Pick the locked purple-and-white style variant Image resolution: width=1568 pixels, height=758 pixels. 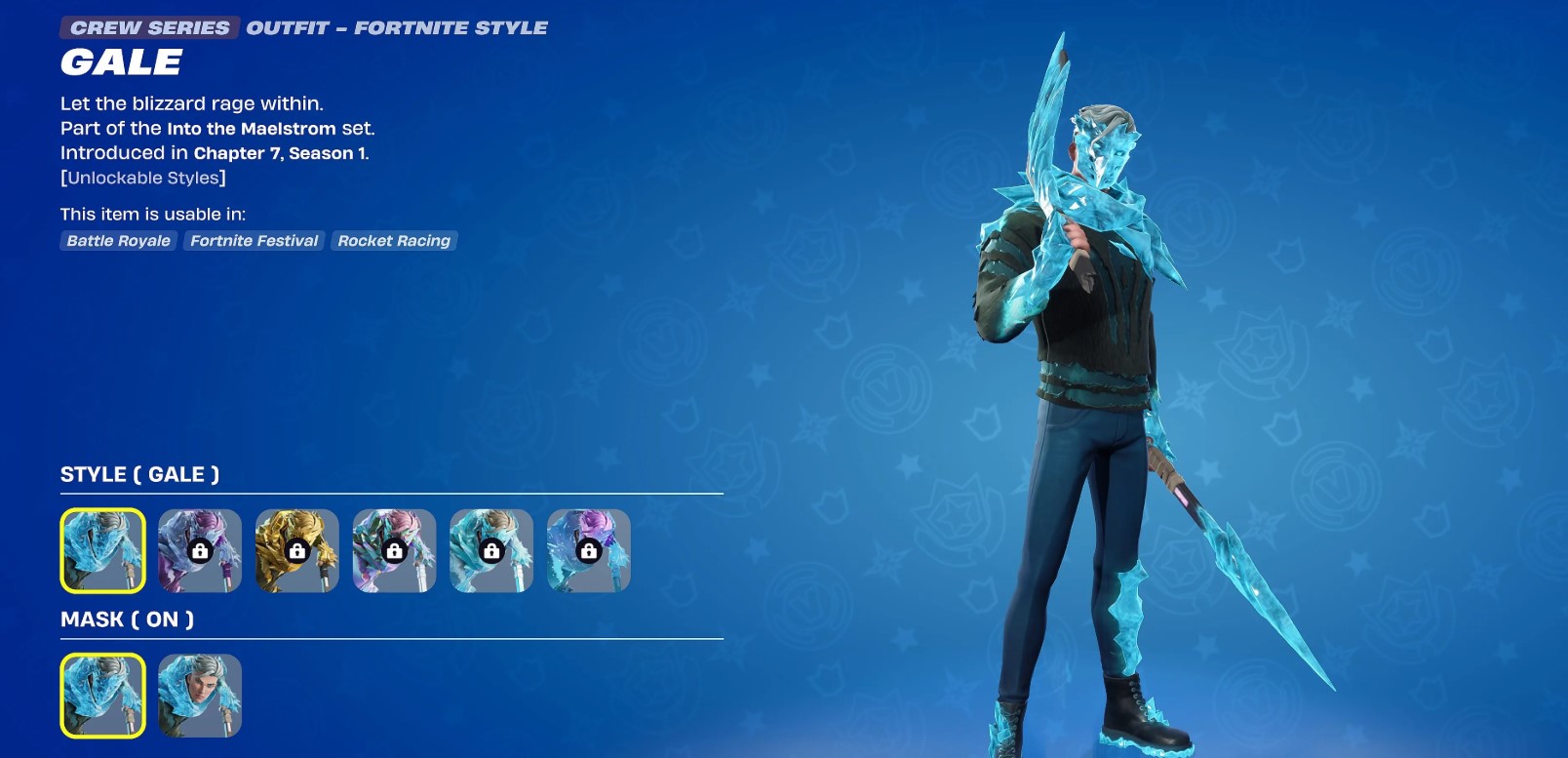(x=200, y=550)
